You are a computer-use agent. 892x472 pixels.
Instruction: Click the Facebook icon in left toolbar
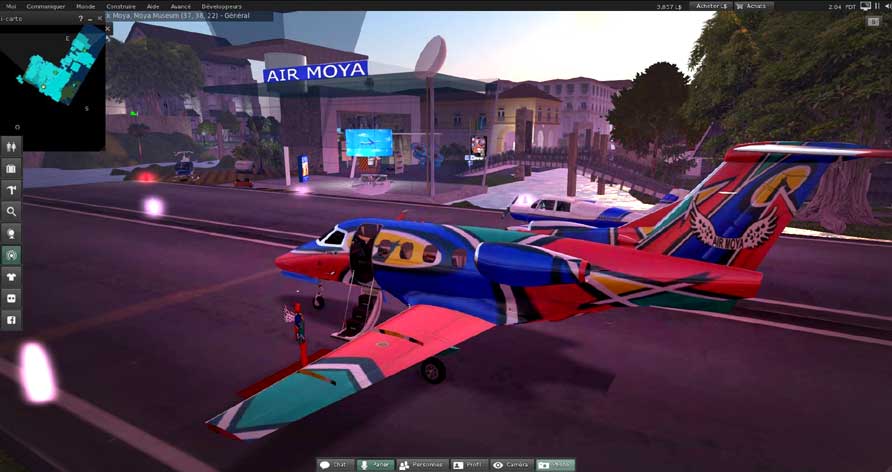11,320
